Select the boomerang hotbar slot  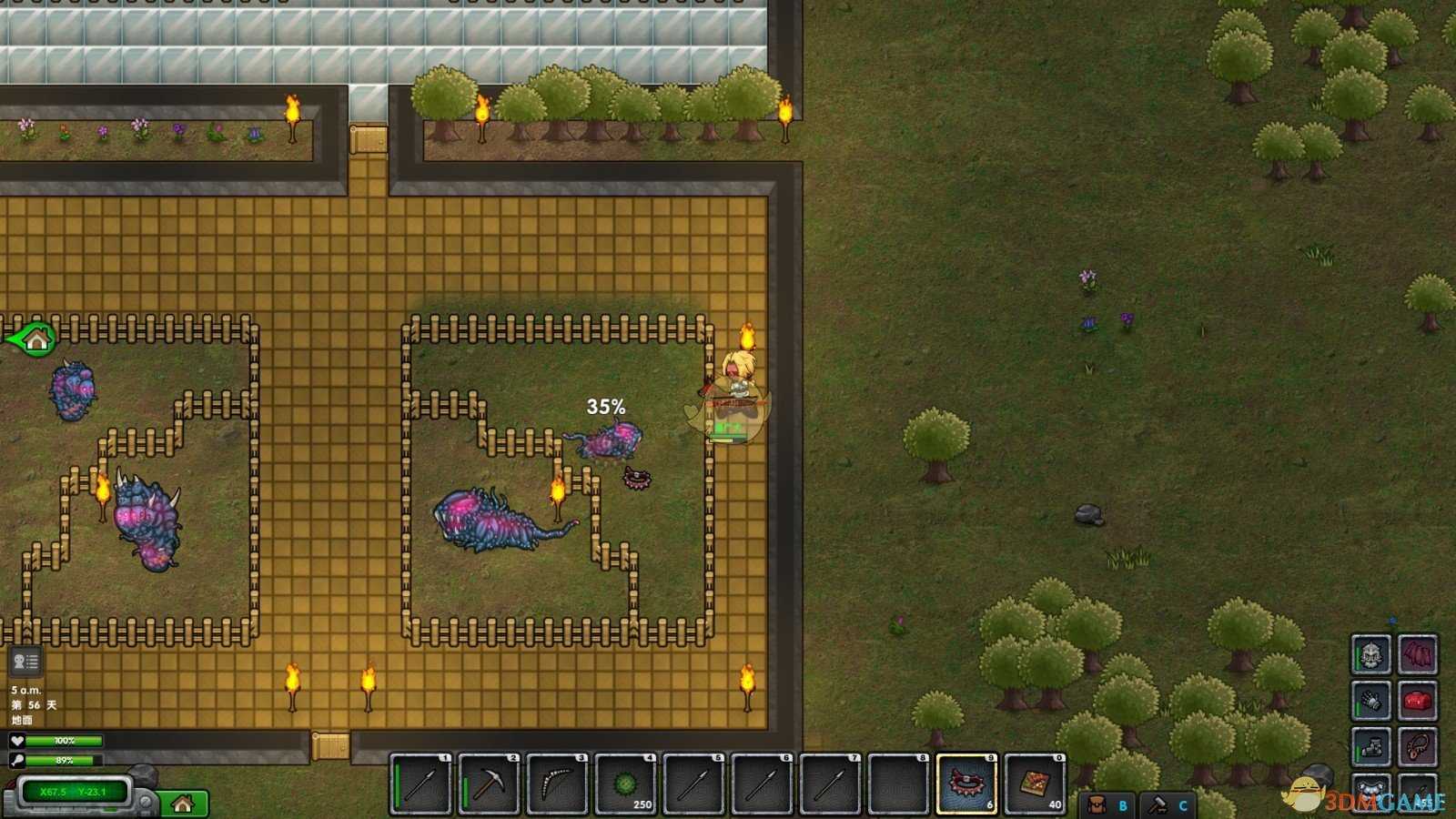[x=557, y=784]
